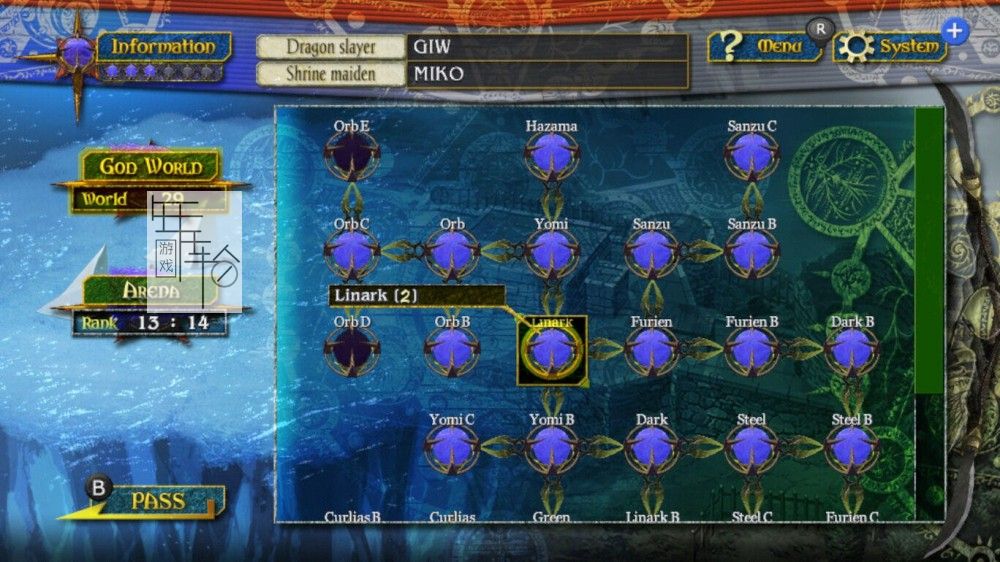Viewport: 1000px width, 562px height.
Task: Select the Orb B node
Action: (451, 349)
